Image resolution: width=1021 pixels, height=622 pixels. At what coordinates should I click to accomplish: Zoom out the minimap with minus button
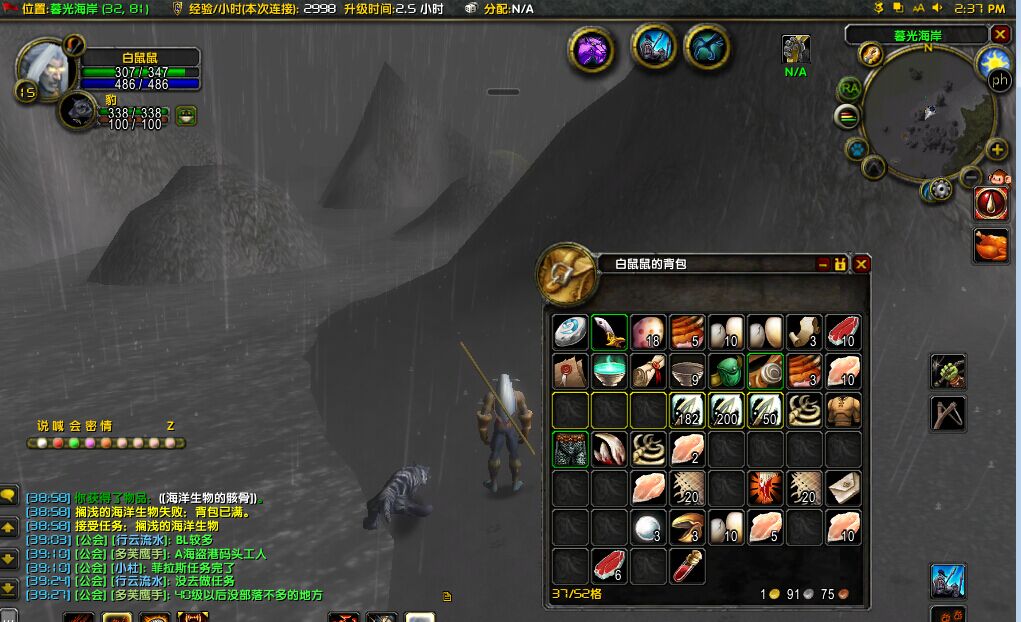tap(969, 176)
